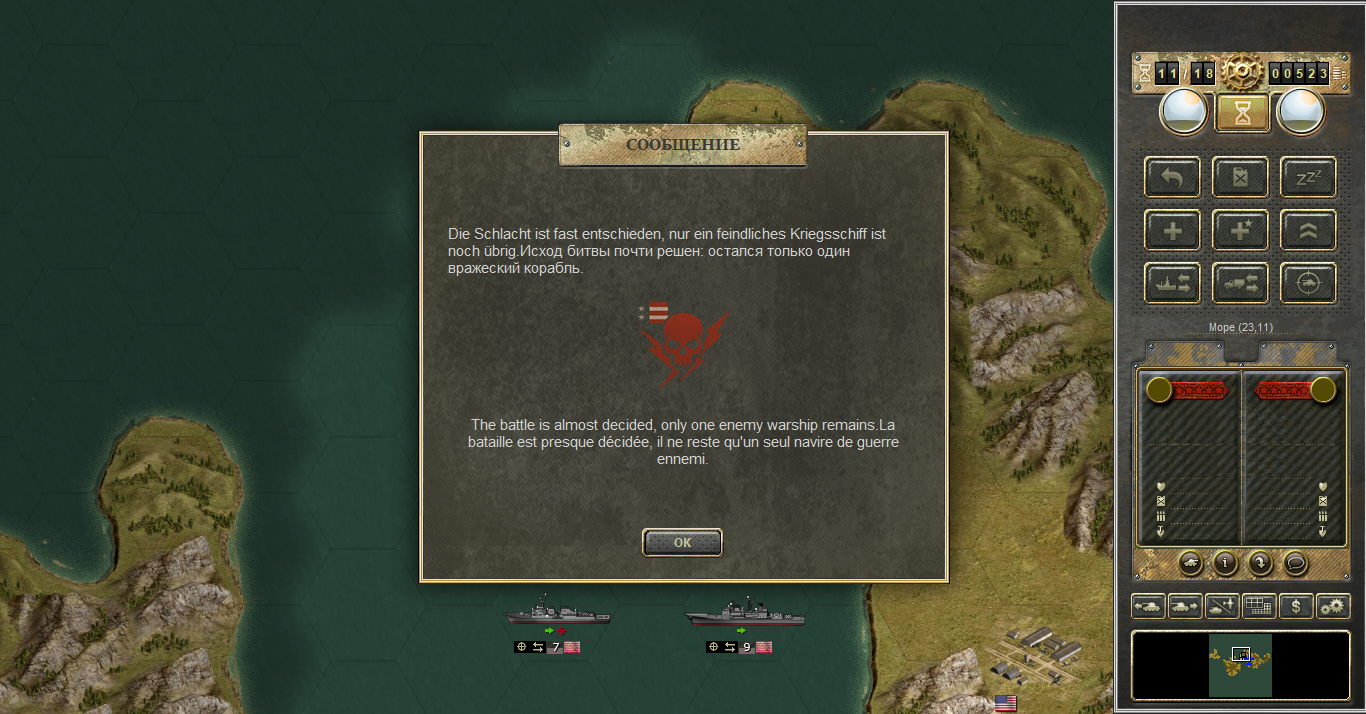
Task: Click the plain plus replacements button
Action: click(x=1173, y=231)
